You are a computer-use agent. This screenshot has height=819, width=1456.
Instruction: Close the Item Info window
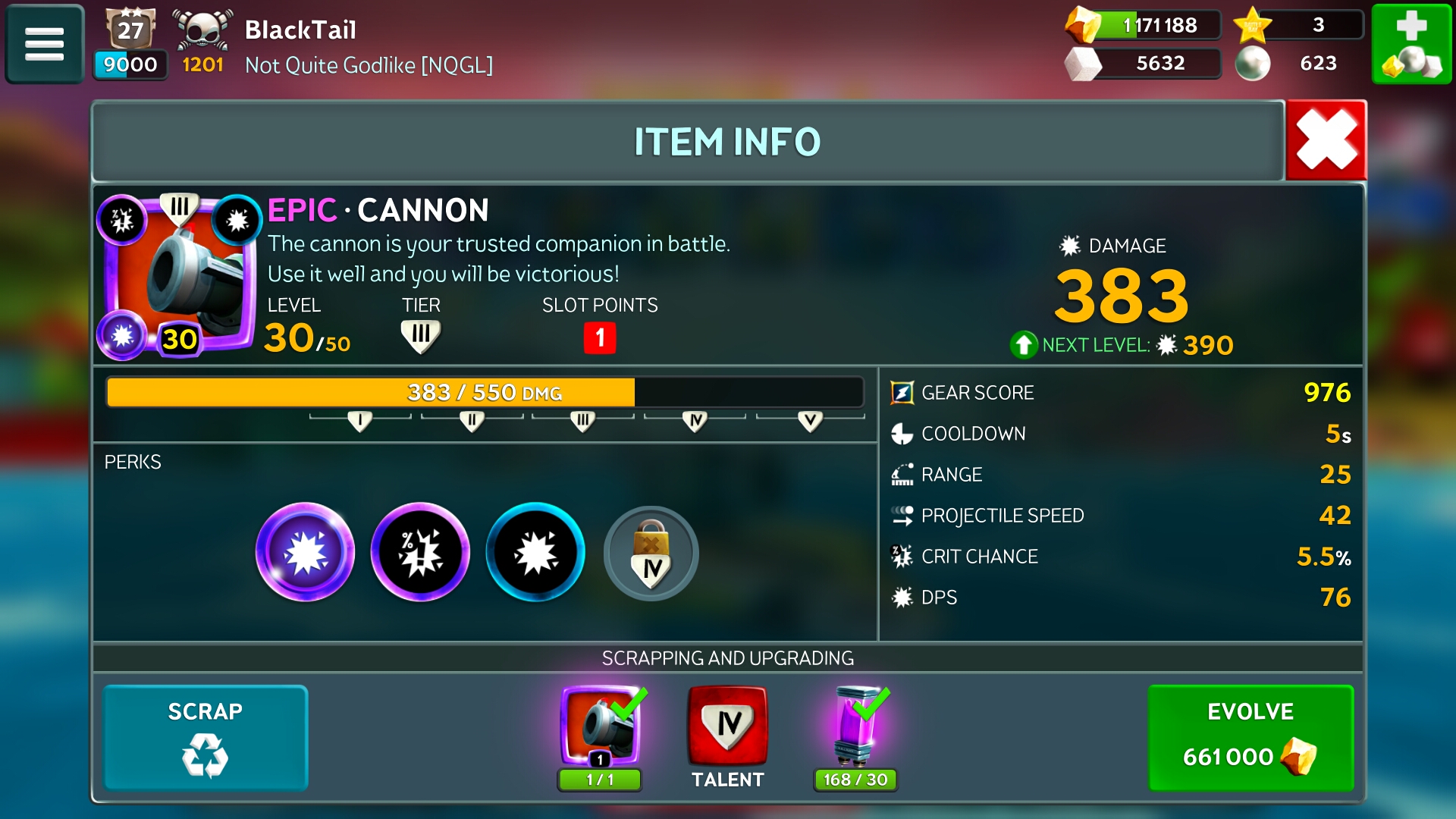click(1326, 140)
